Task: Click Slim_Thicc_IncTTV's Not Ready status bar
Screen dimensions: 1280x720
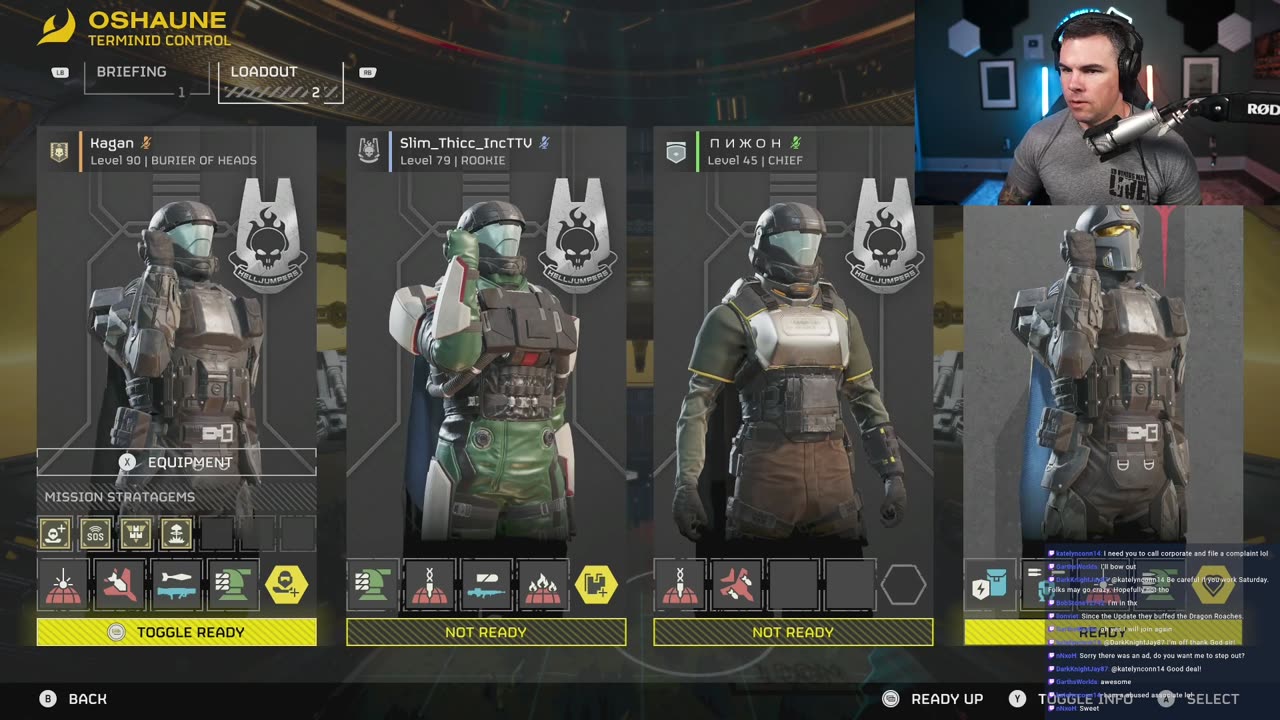Action: 486,632
